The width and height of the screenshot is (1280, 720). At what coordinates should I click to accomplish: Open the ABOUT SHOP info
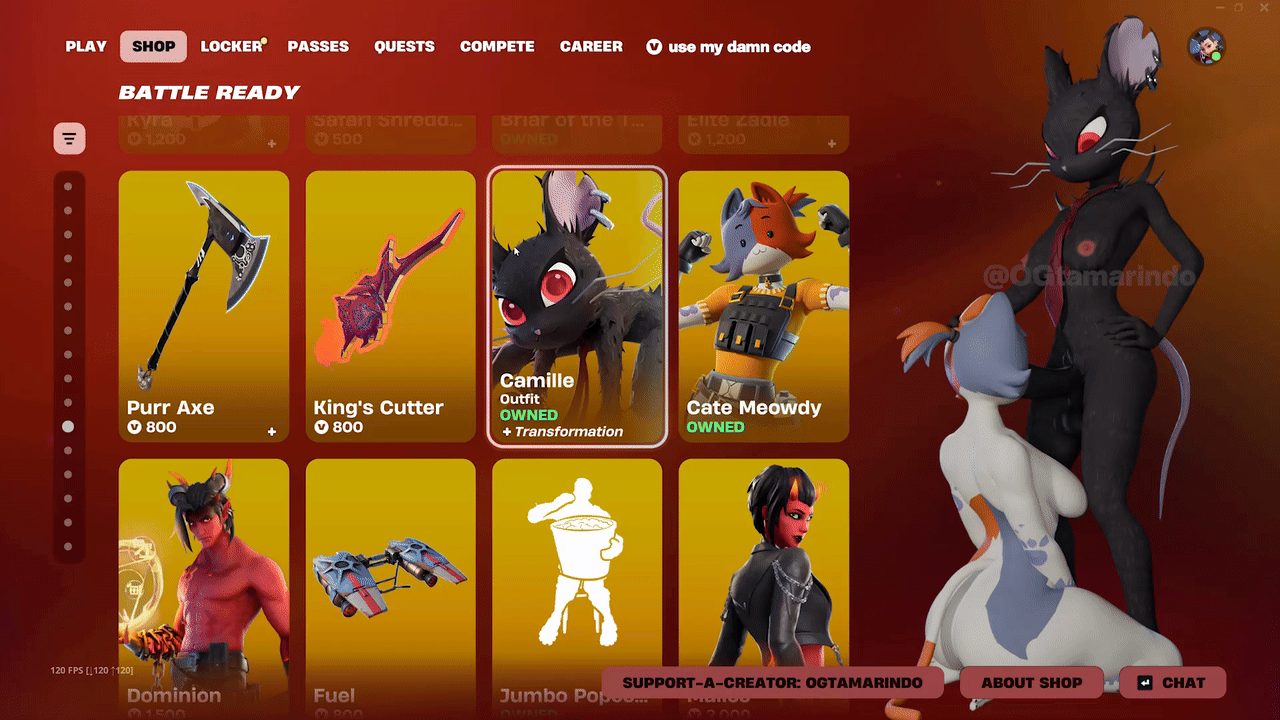point(1031,683)
